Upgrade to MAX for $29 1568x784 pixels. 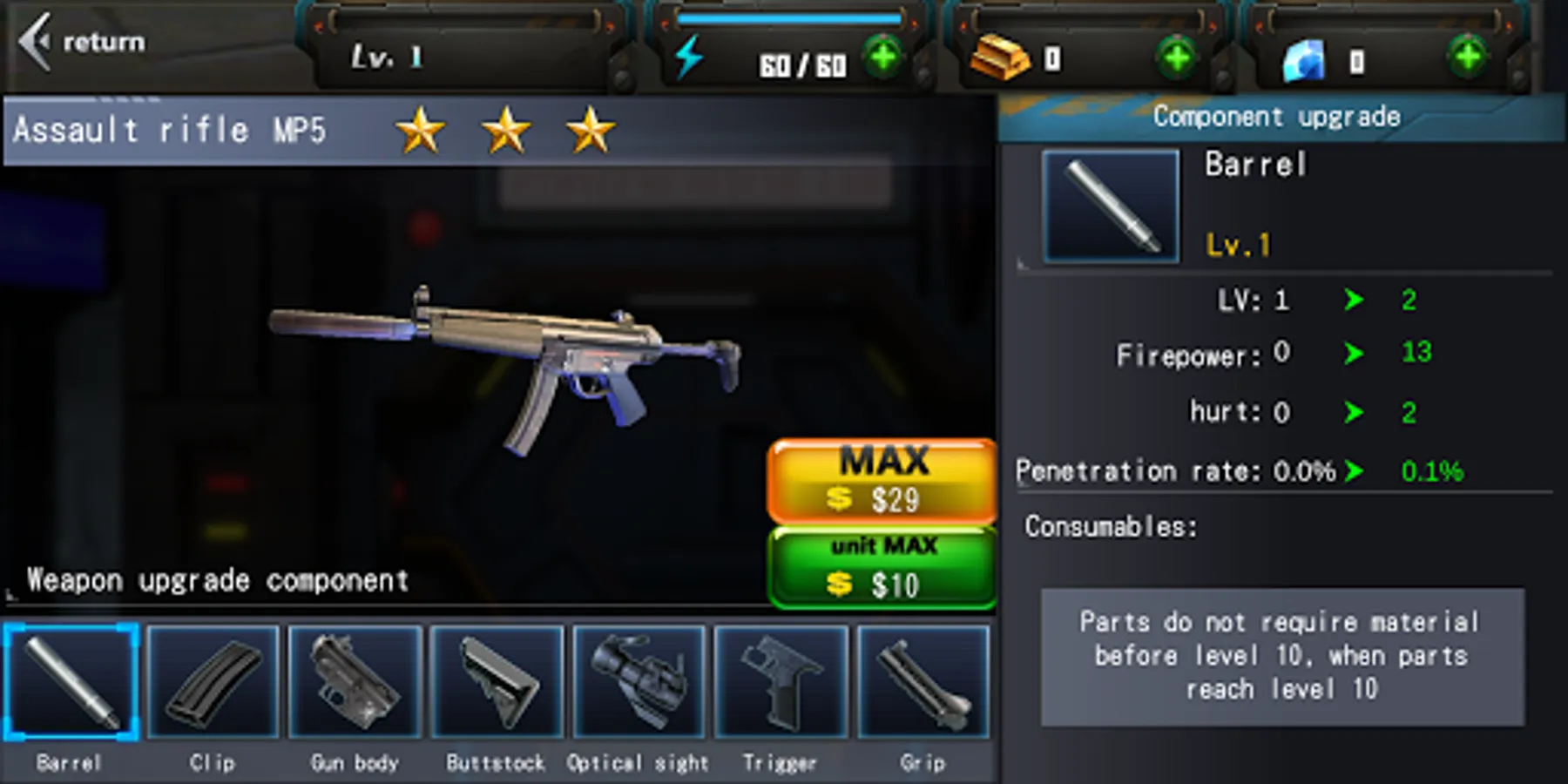882,481
